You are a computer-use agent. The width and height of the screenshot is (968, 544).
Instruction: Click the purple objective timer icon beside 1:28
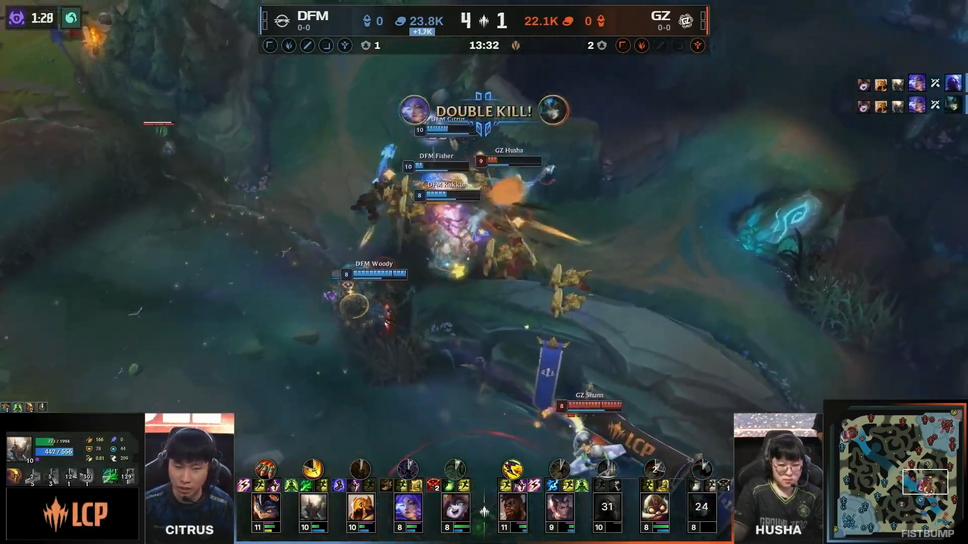pos(16,18)
